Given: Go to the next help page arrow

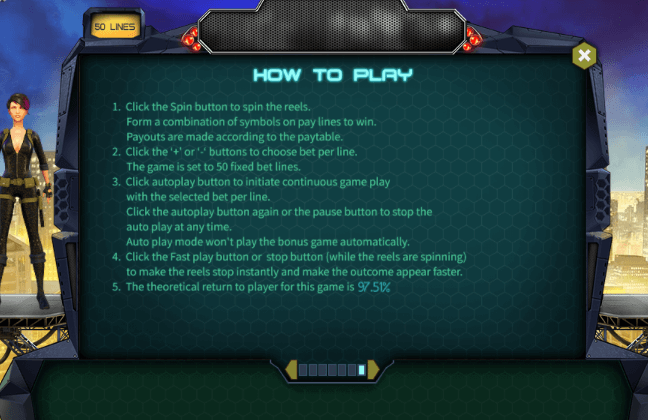Looking at the screenshot, I should point(372,370).
